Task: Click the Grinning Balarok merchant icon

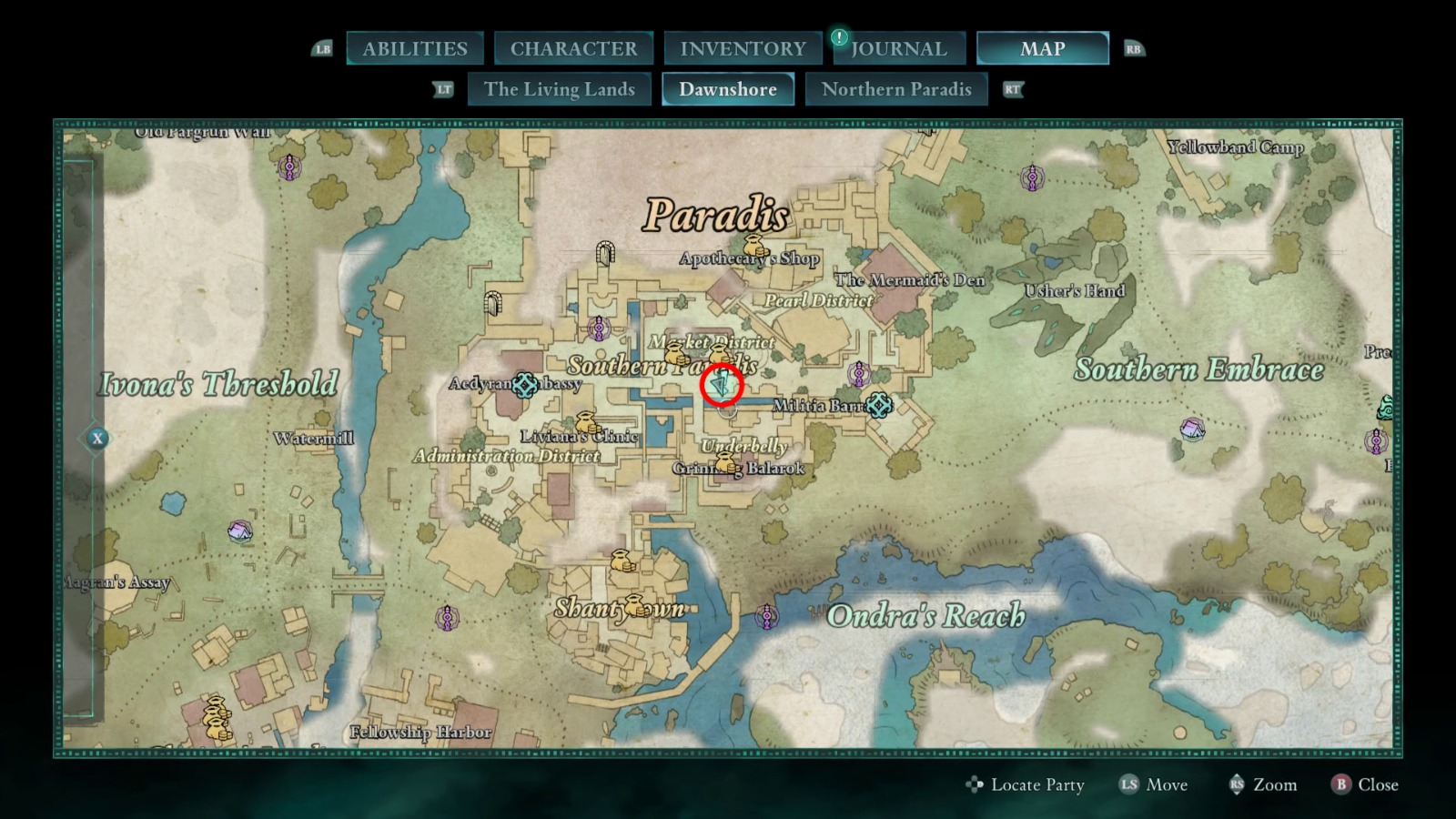Action: point(726,463)
